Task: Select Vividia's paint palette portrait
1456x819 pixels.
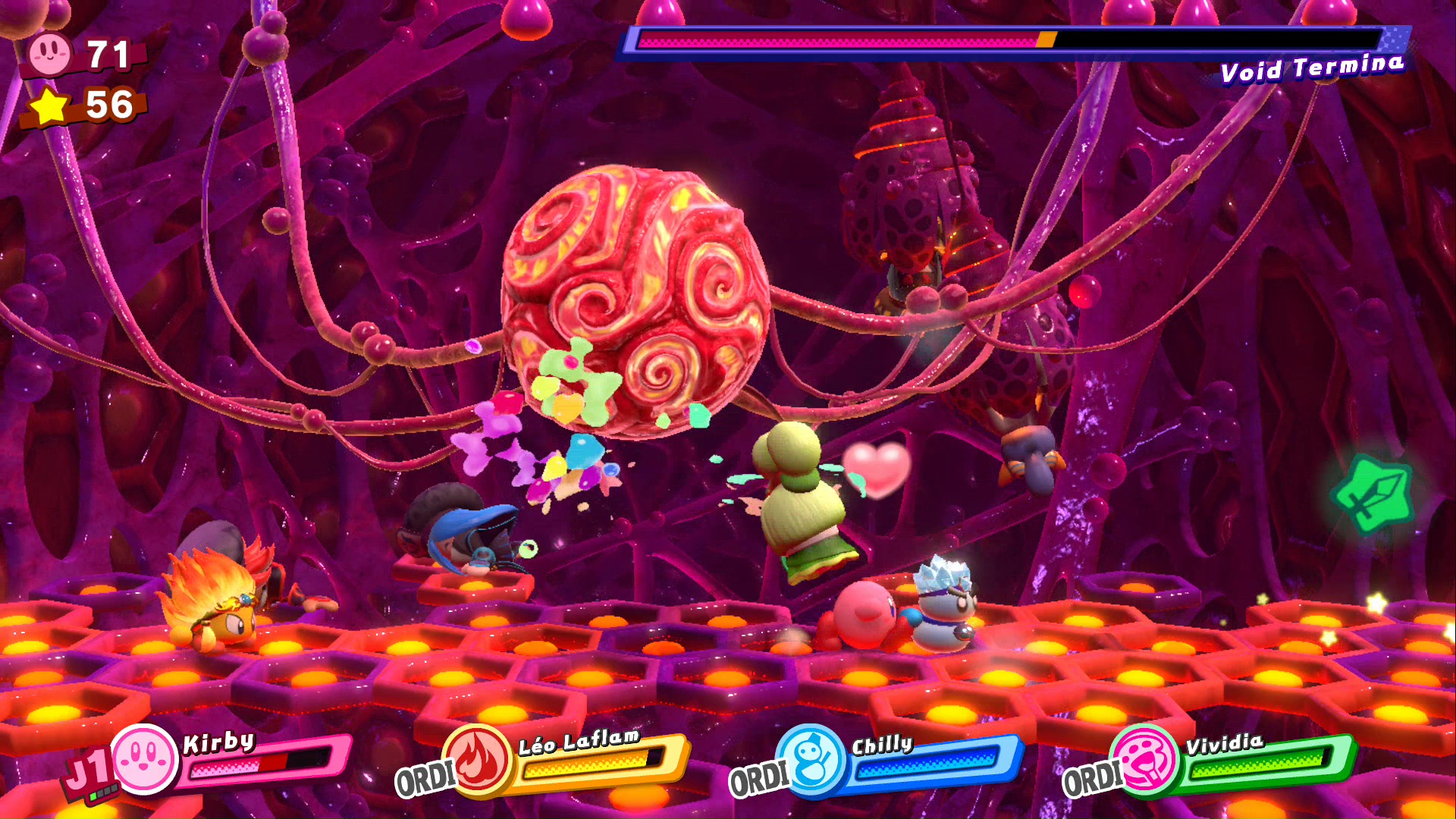Action: [1145, 761]
